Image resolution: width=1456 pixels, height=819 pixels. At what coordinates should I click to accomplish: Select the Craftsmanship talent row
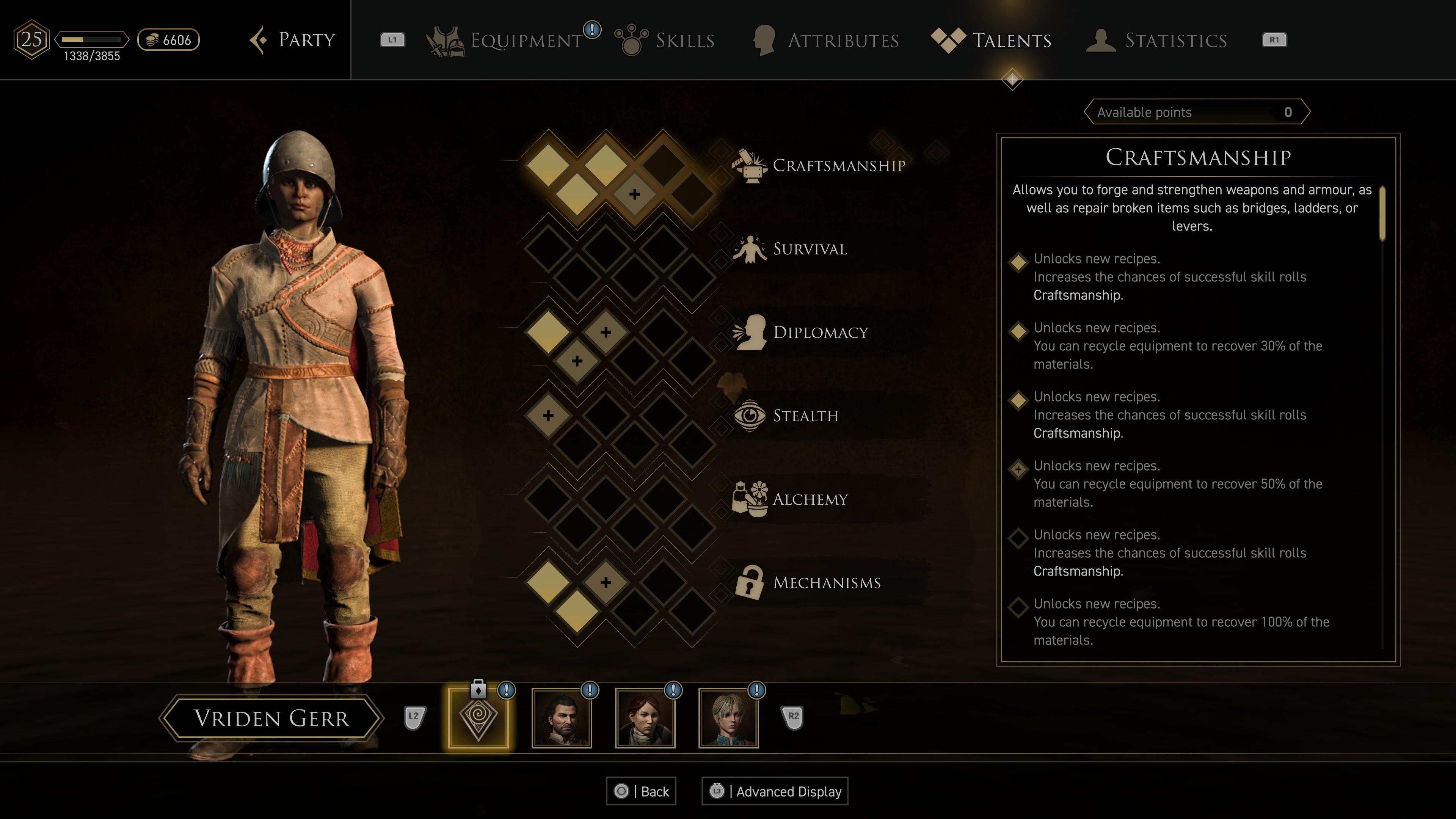coord(838,166)
